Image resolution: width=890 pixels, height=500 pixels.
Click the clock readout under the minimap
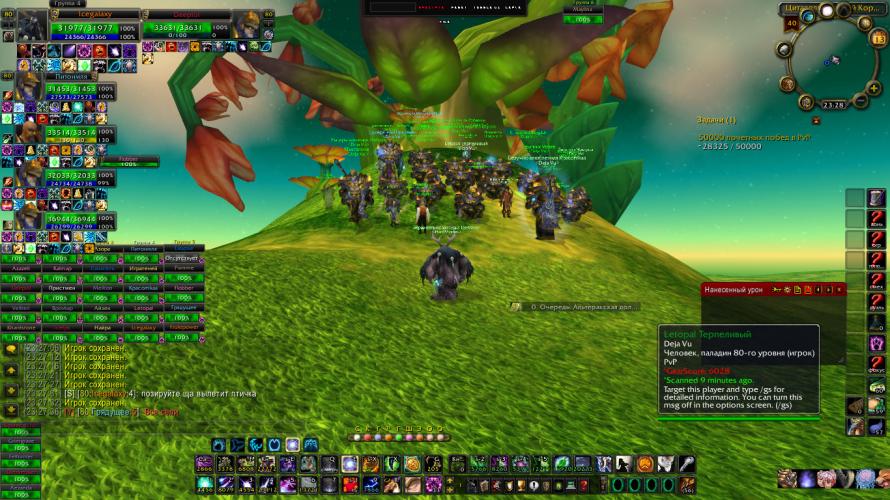click(833, 104)
